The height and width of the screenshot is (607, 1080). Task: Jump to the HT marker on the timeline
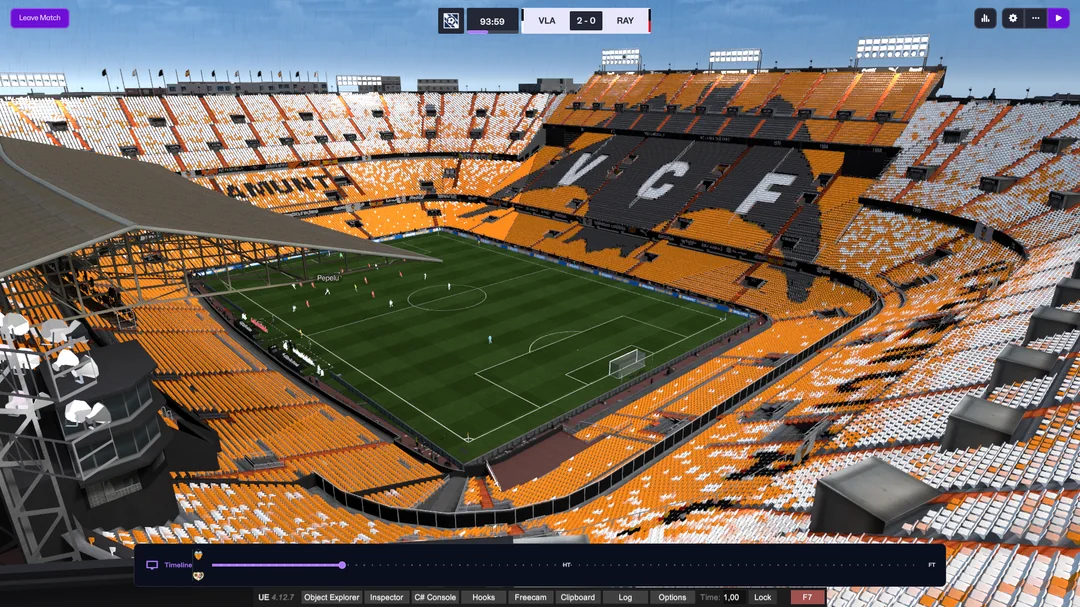point(567,565)
